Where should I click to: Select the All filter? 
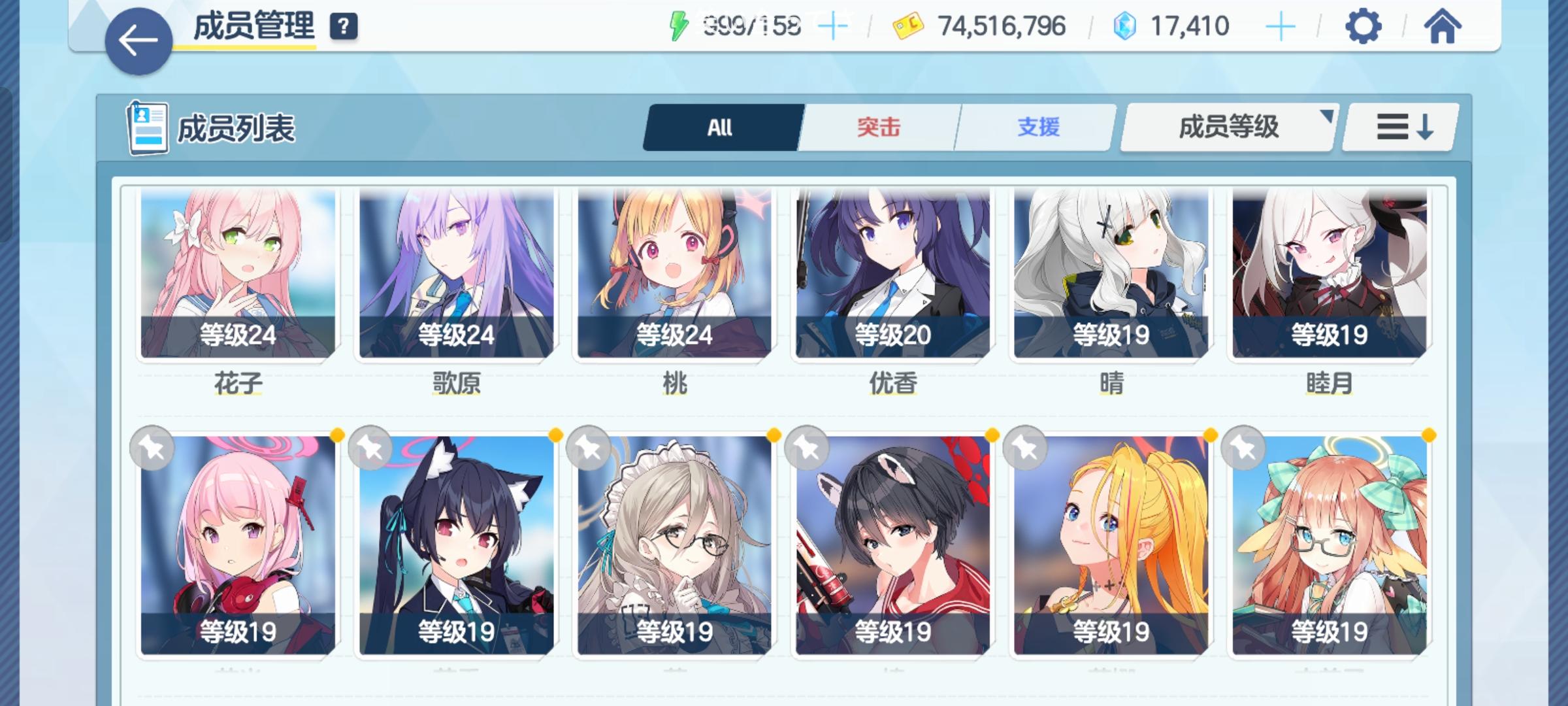click(721, 128)
